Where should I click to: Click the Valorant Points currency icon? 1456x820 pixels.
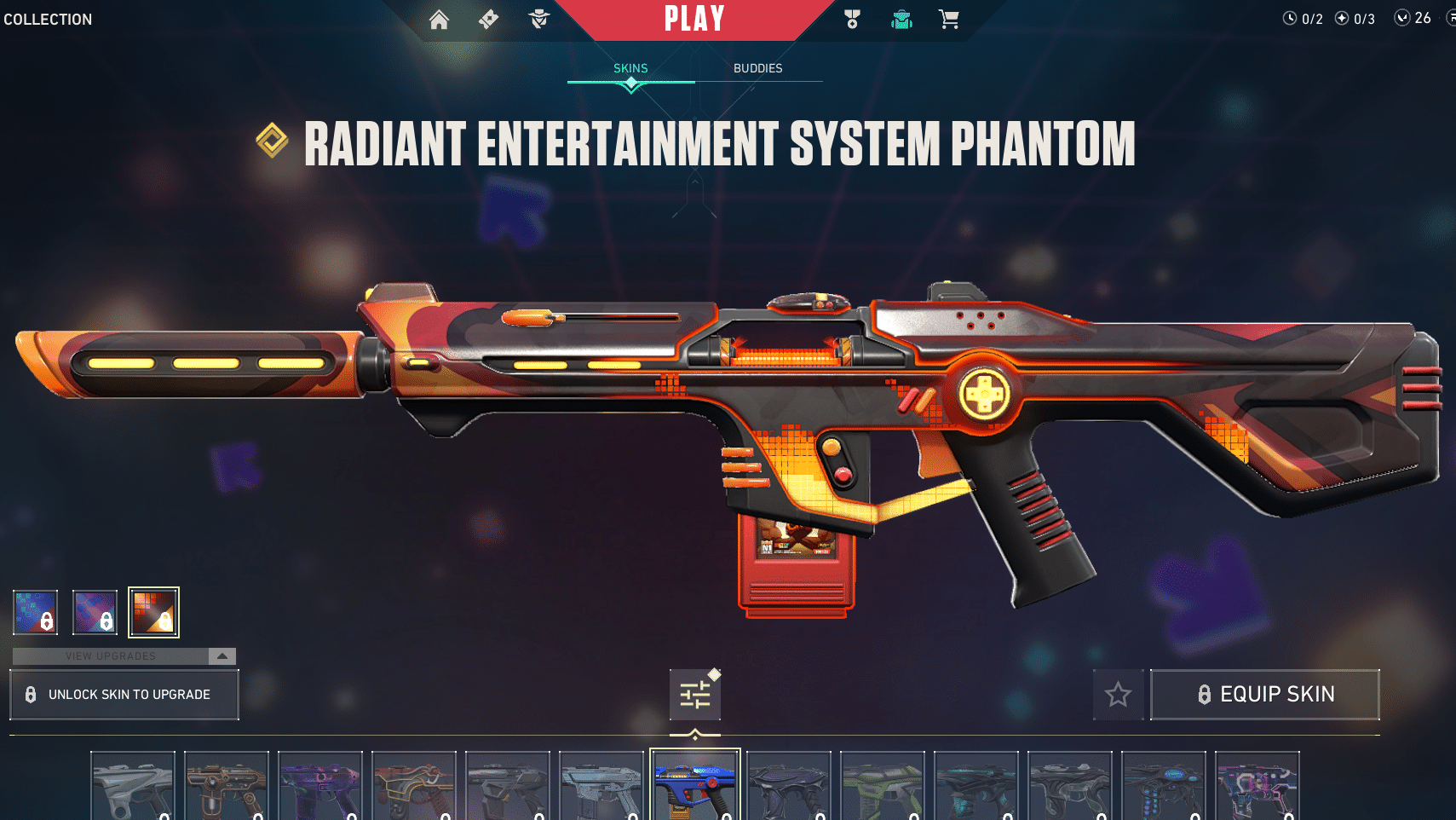1401,17
